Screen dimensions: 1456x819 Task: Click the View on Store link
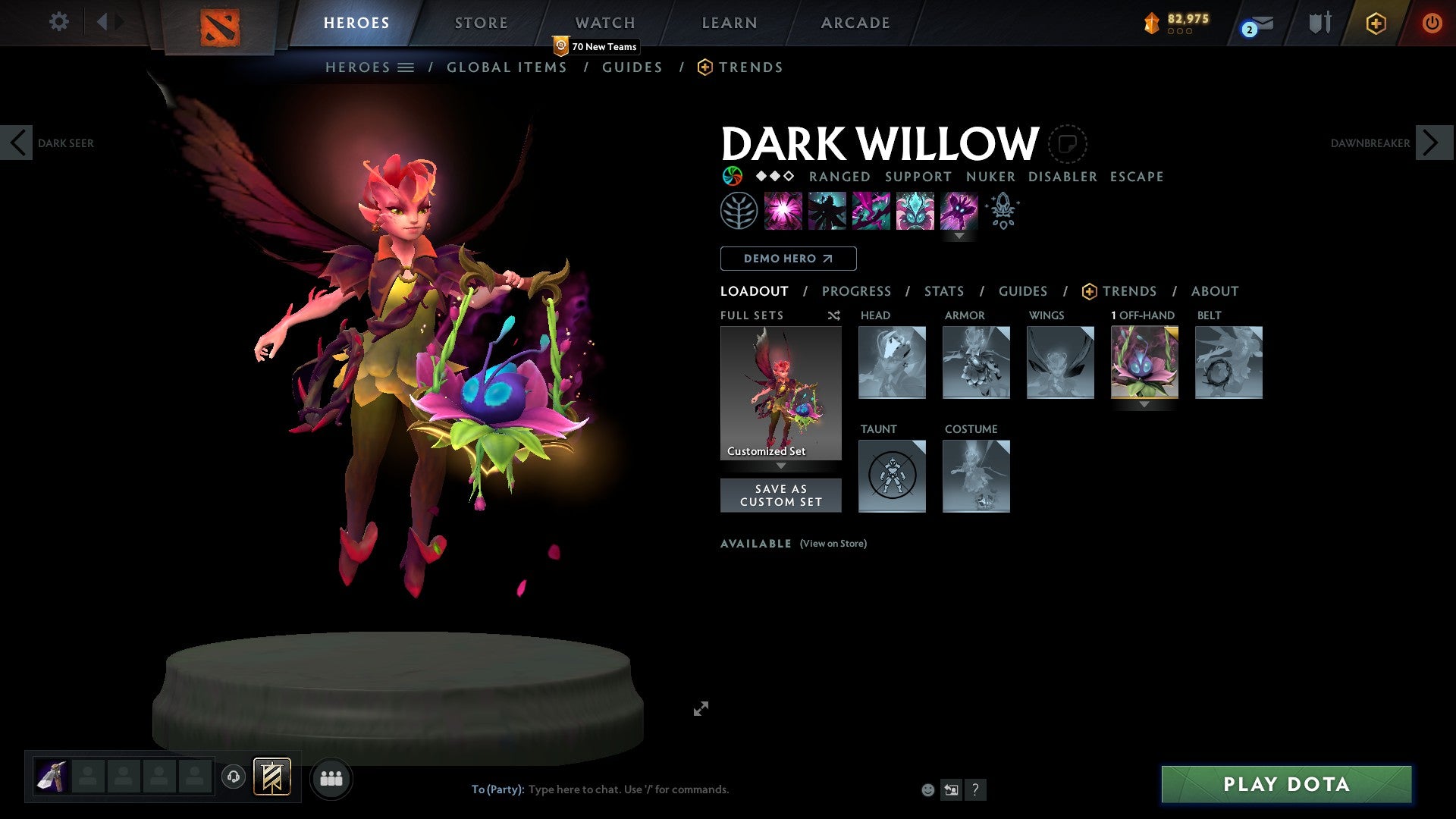[x=833, y=544]
